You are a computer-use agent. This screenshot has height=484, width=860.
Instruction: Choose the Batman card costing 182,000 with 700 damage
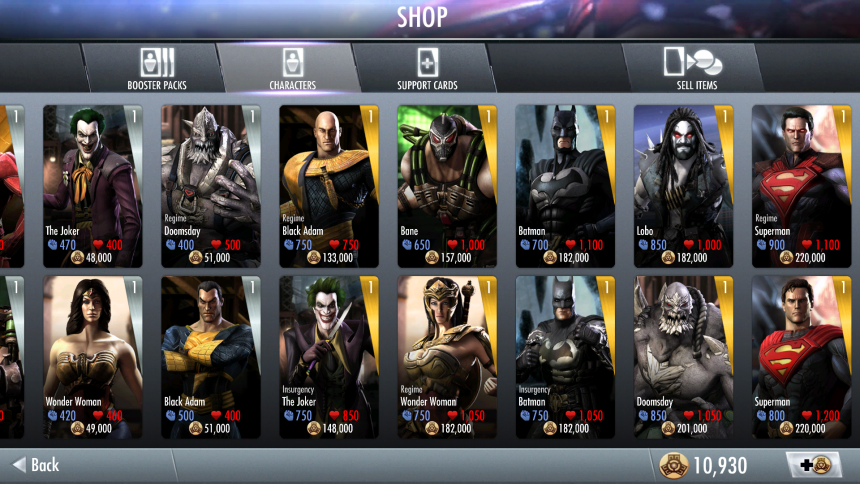[x=565, y=185]
